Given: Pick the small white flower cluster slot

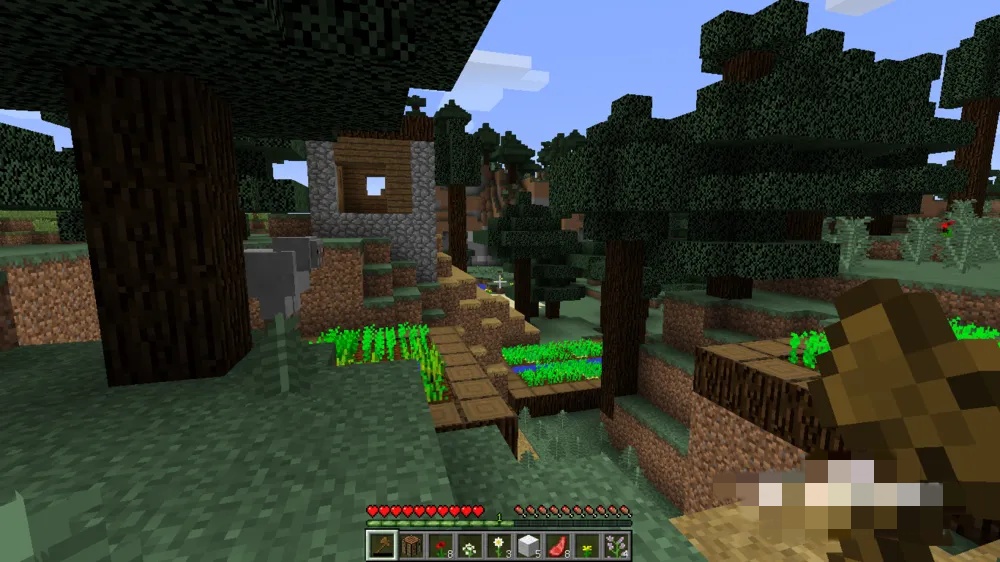Looking at the screenshot, I should [468, 546].
